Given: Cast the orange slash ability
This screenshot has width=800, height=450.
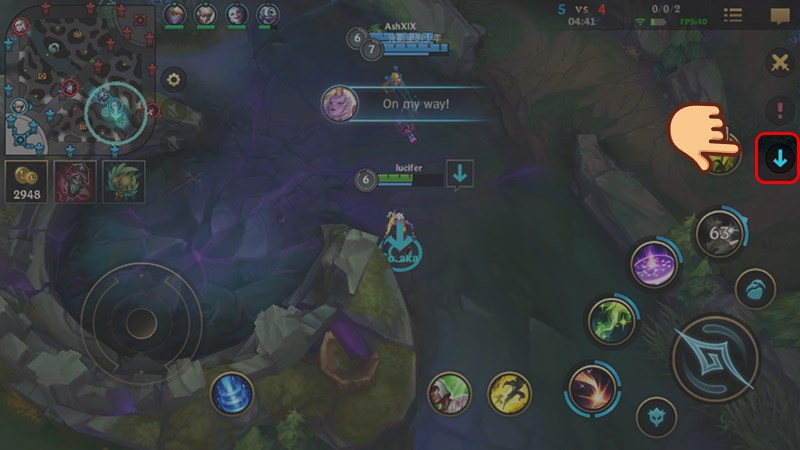Looking at the screenshot, I should tap(591, 388).
